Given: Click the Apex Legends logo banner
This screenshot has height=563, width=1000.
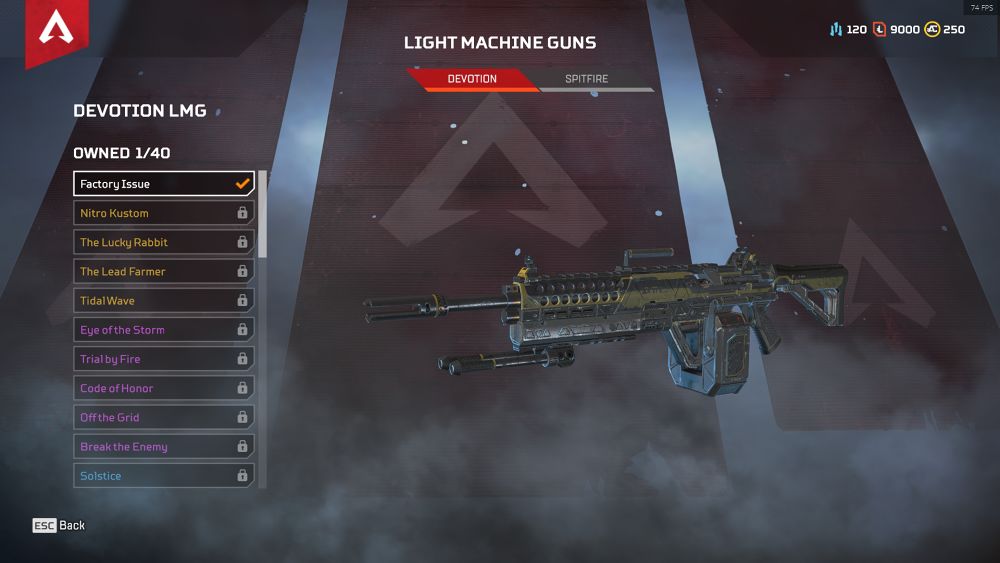Looking at the screenshot, I should 56,30.
